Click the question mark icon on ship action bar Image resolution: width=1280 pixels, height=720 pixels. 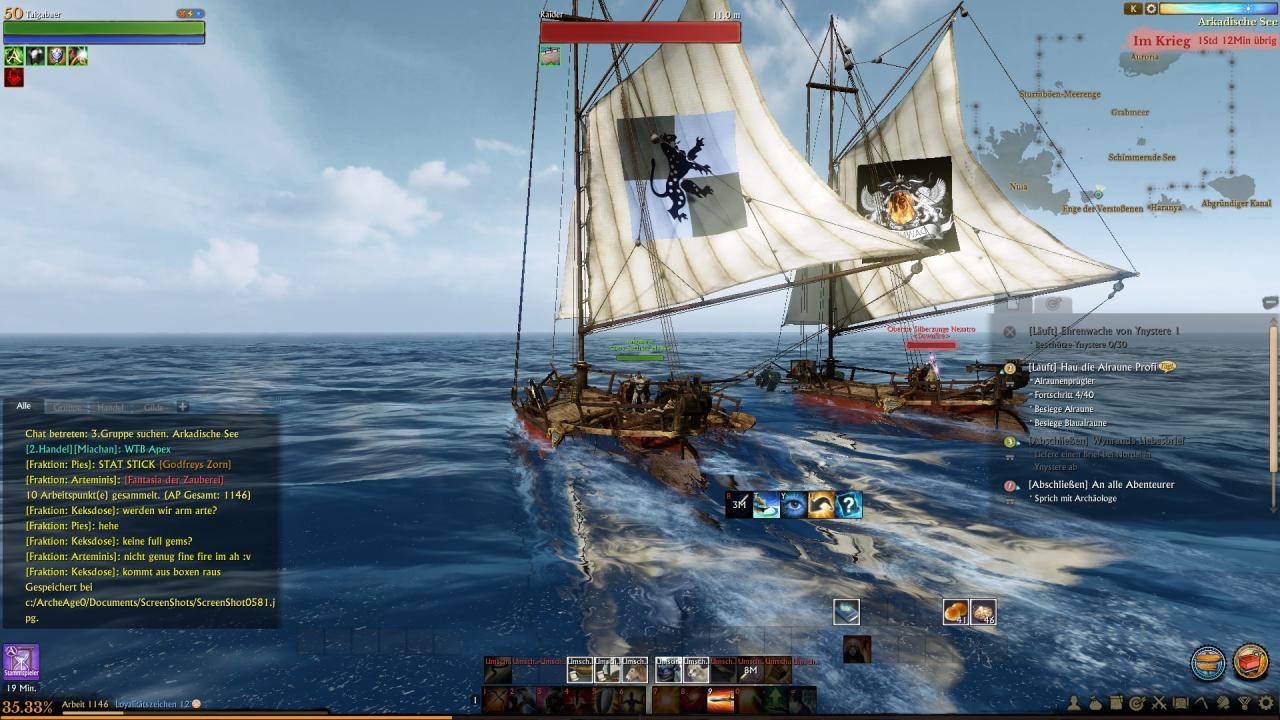point(849,505)
